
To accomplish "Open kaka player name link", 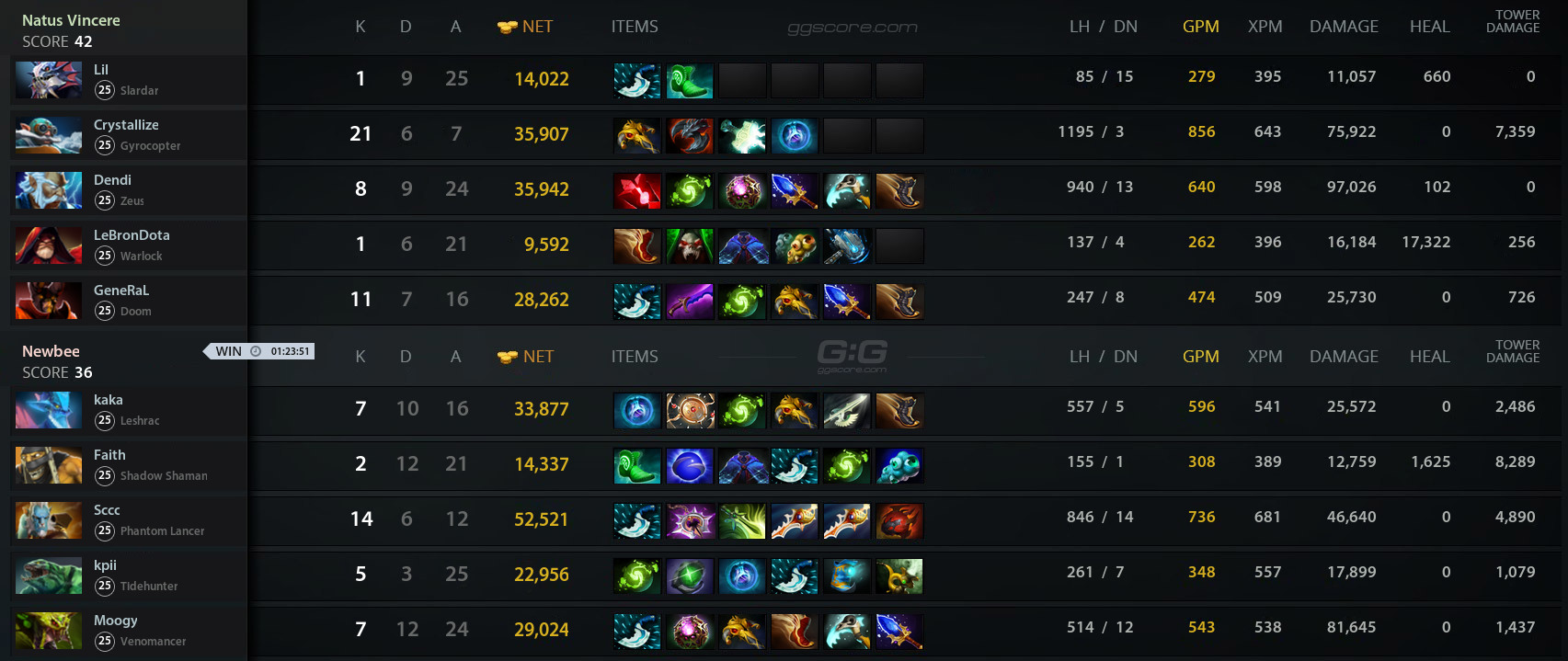I will coord(108,400).
